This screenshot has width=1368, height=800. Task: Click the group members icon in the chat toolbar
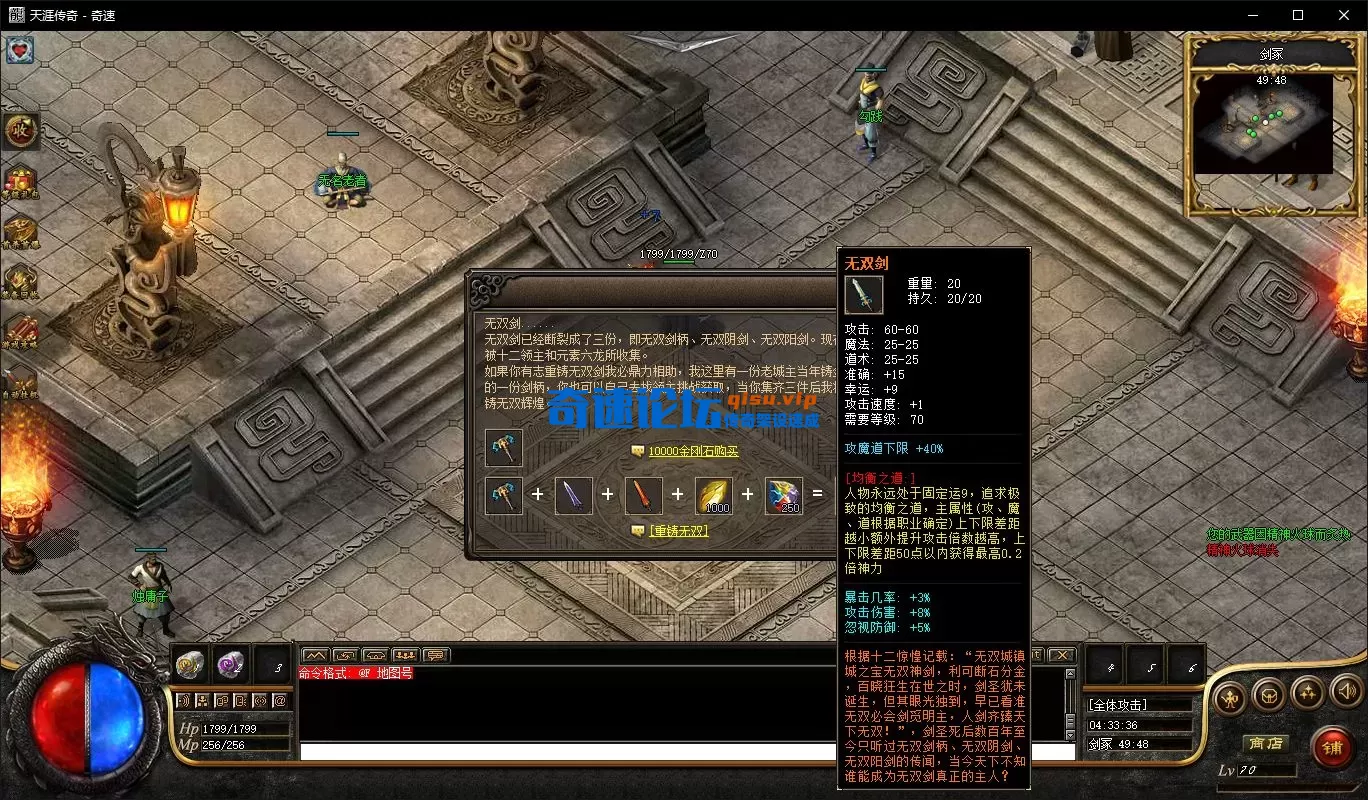404,655
